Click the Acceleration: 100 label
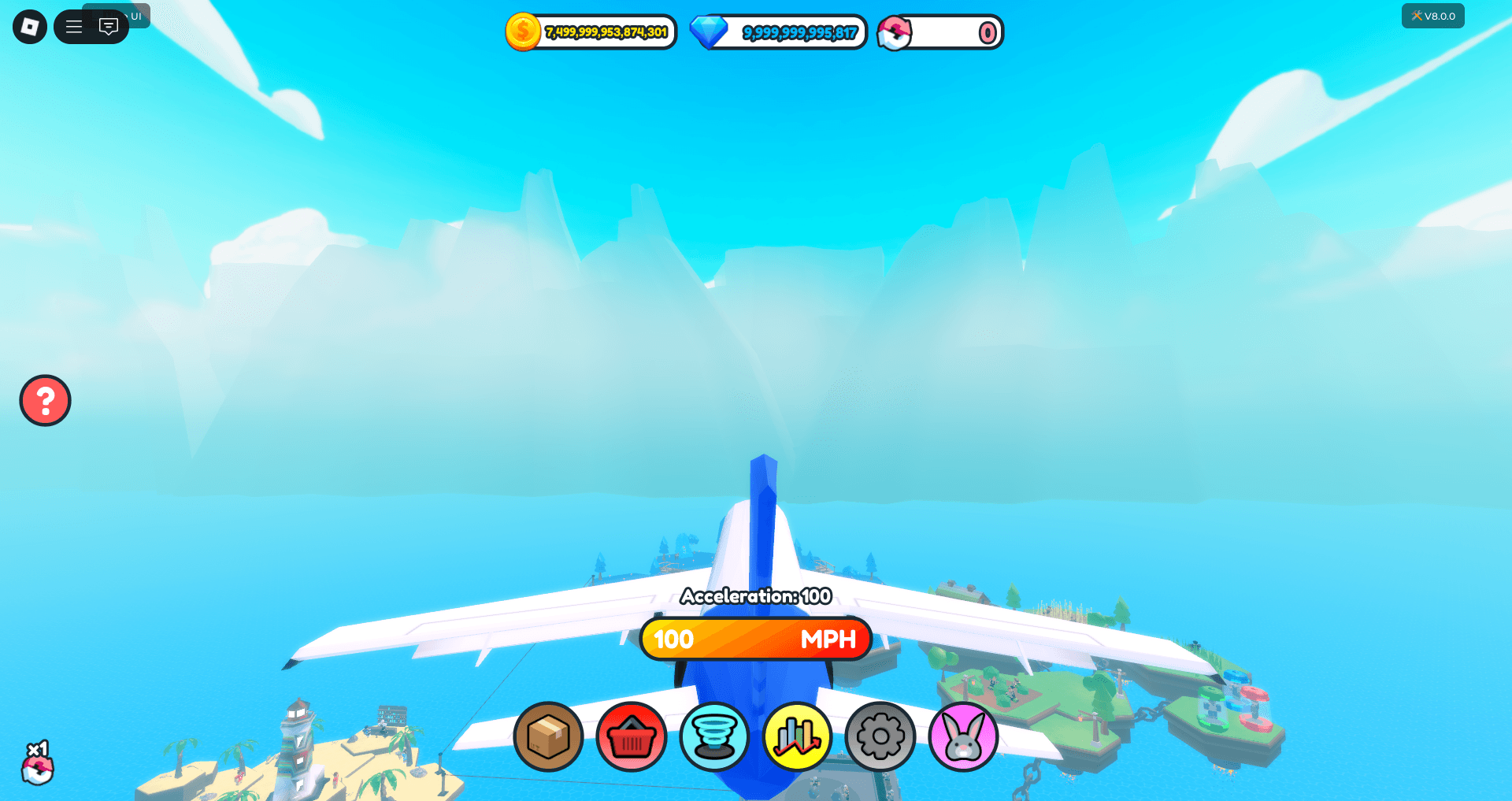1512x801 pixels. [x=754, y=597]
